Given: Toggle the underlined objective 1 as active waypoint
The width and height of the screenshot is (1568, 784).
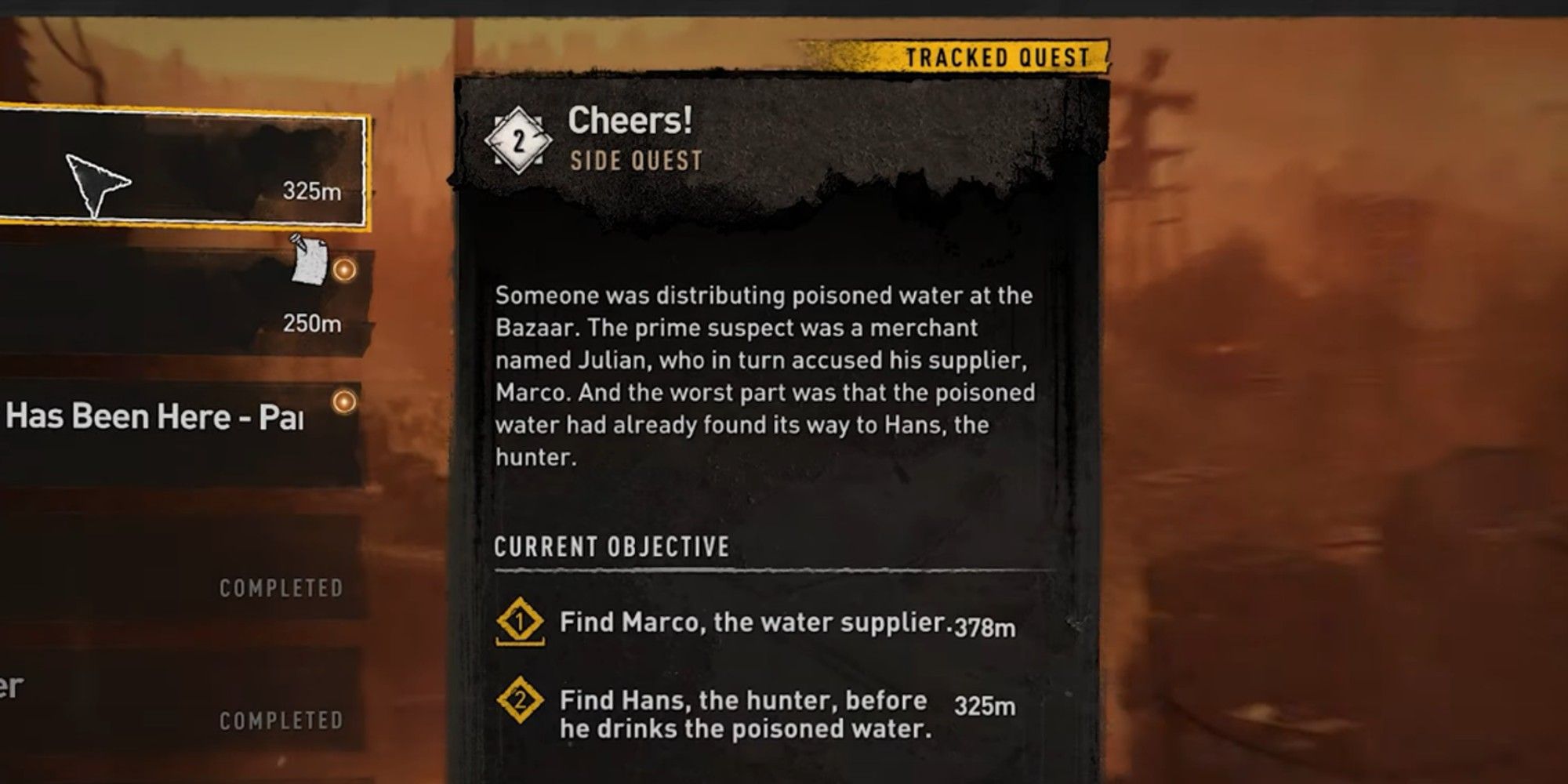Looking at the screenshot, I should pyautogui.click(x=519, y=622).
